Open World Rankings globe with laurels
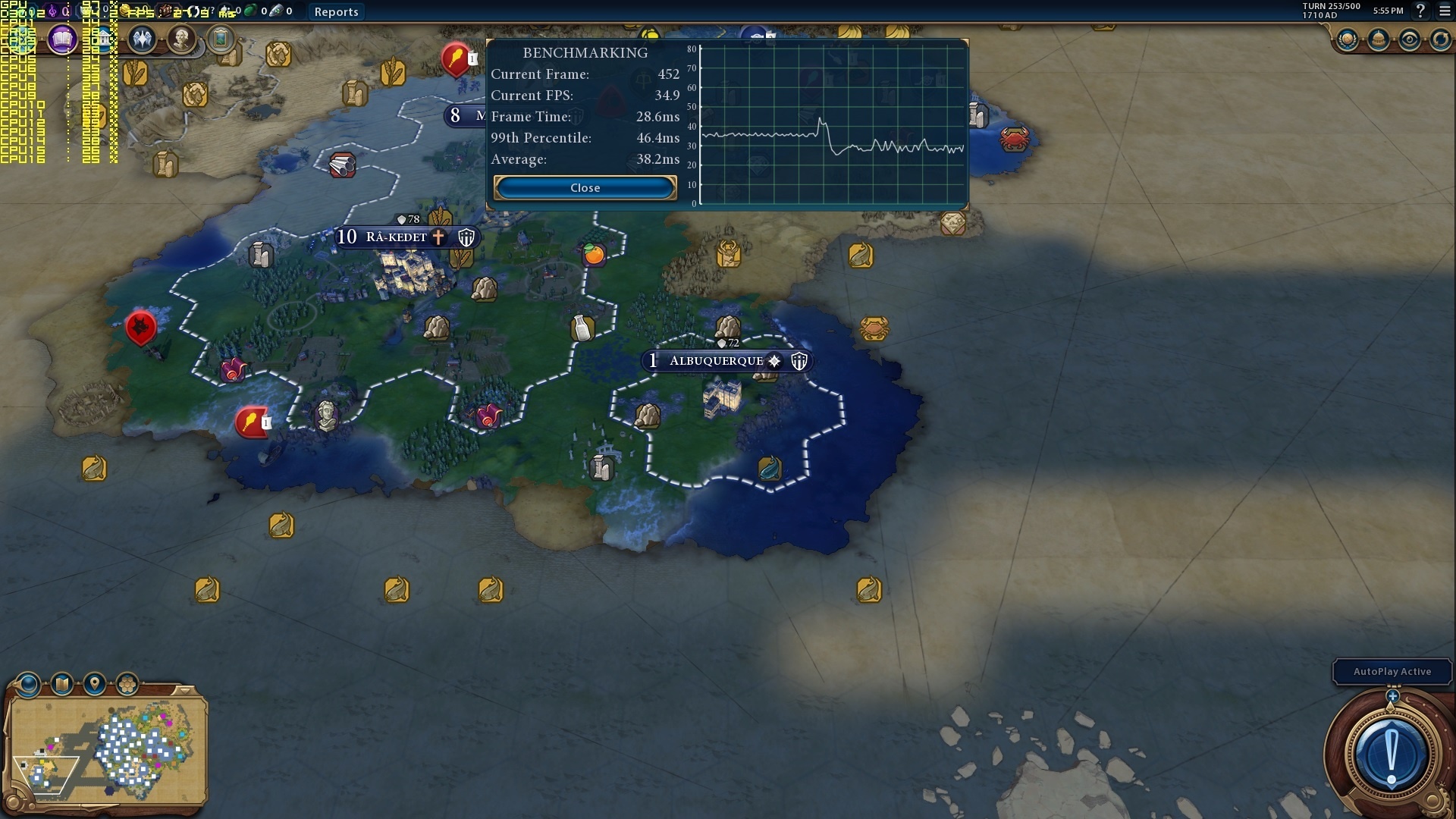1456x819 pixels. [1348, 39]
